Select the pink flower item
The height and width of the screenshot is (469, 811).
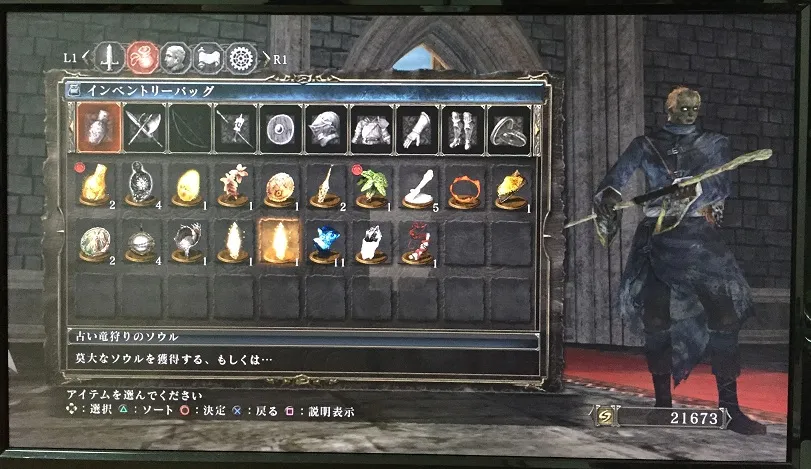(x=233, y=186)
